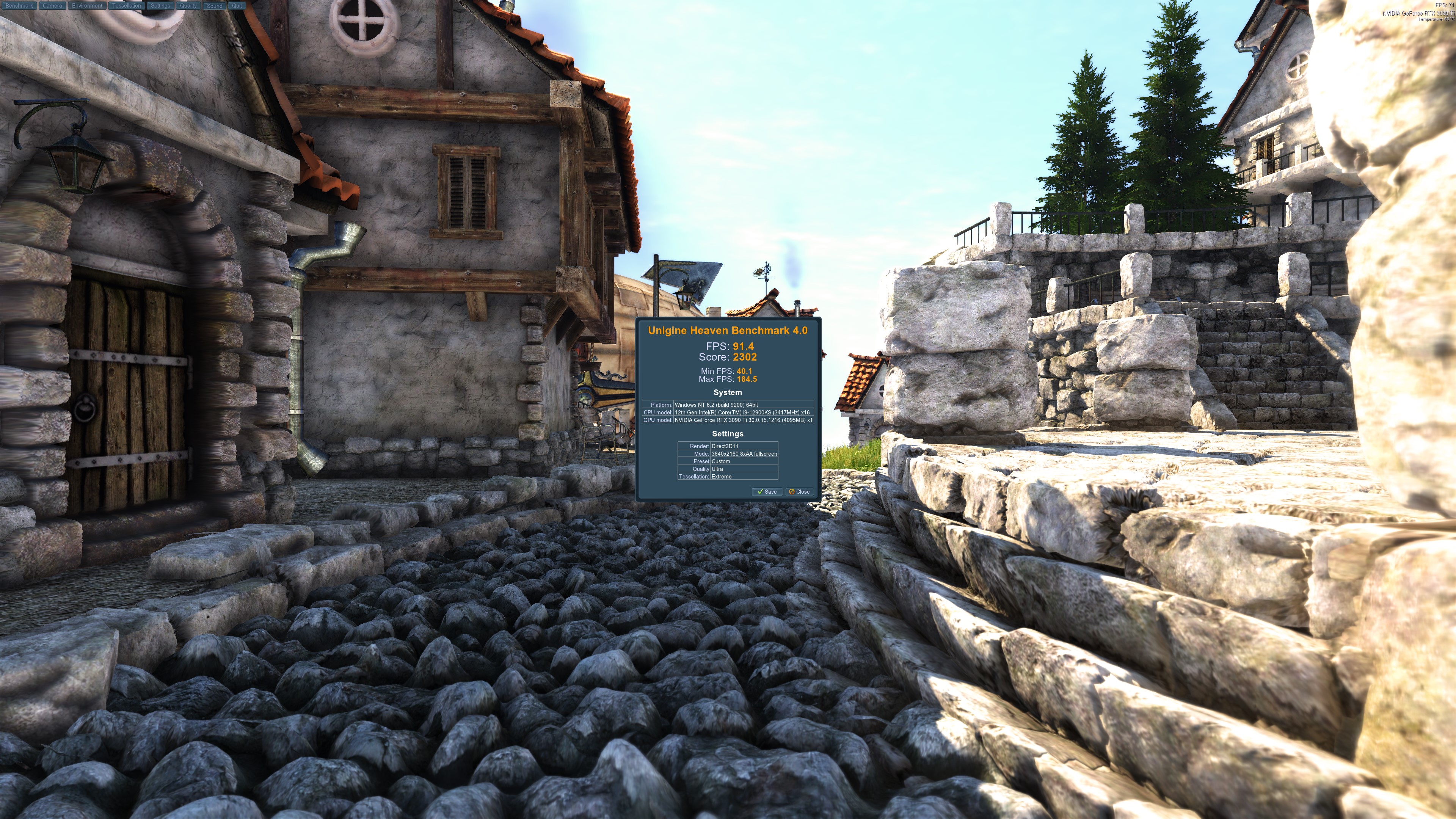Open the Benchmark menu button
1456x819 pixels.
pyautogui.click(x=19, y=6)
